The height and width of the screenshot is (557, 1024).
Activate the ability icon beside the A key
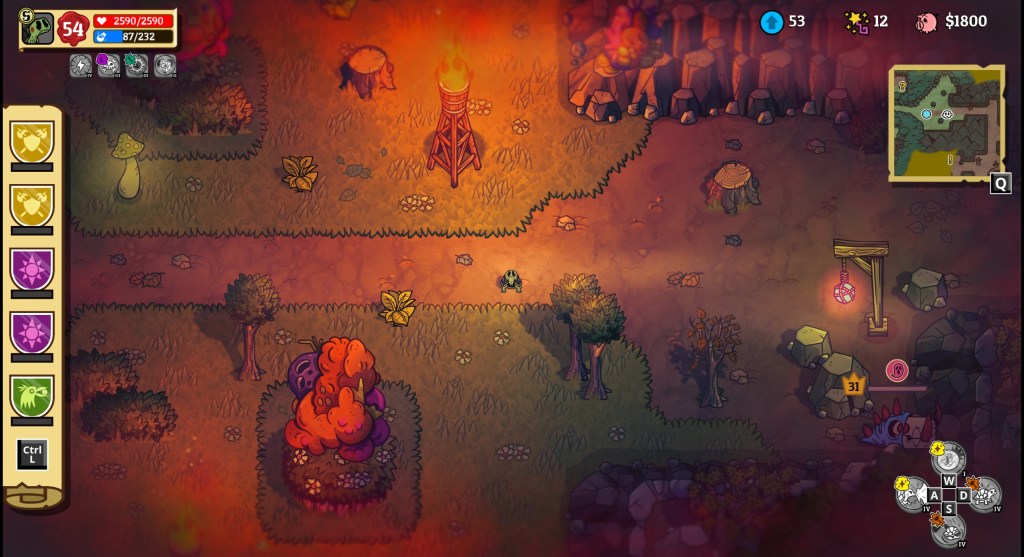(912, 494)
